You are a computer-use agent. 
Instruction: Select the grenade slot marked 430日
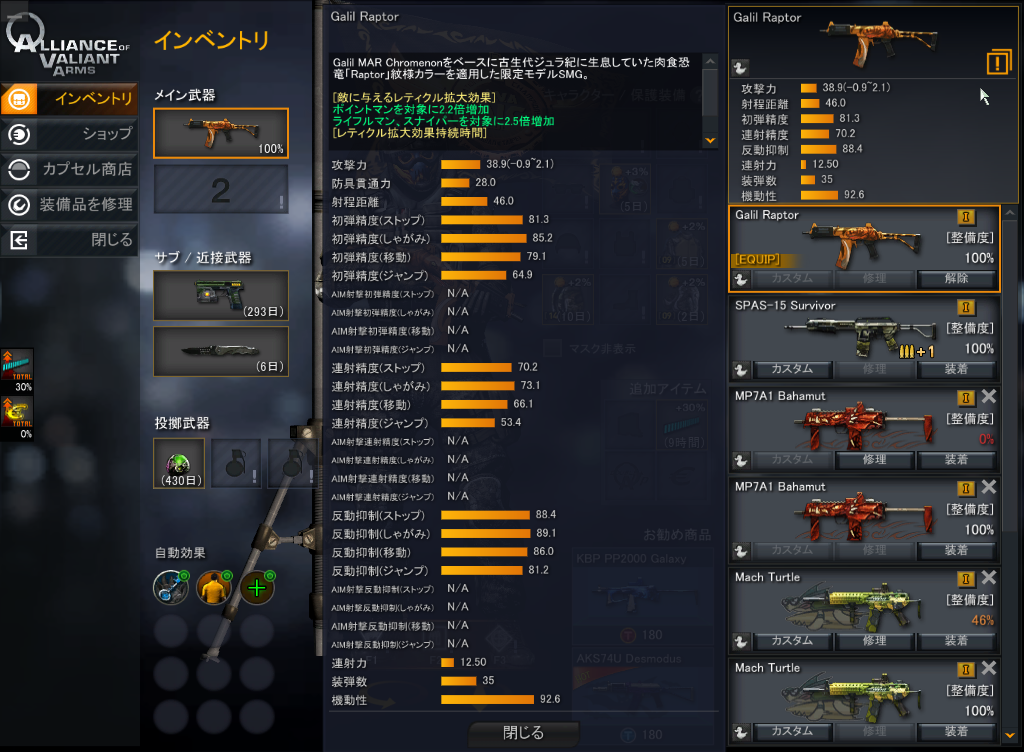[179, 463]
